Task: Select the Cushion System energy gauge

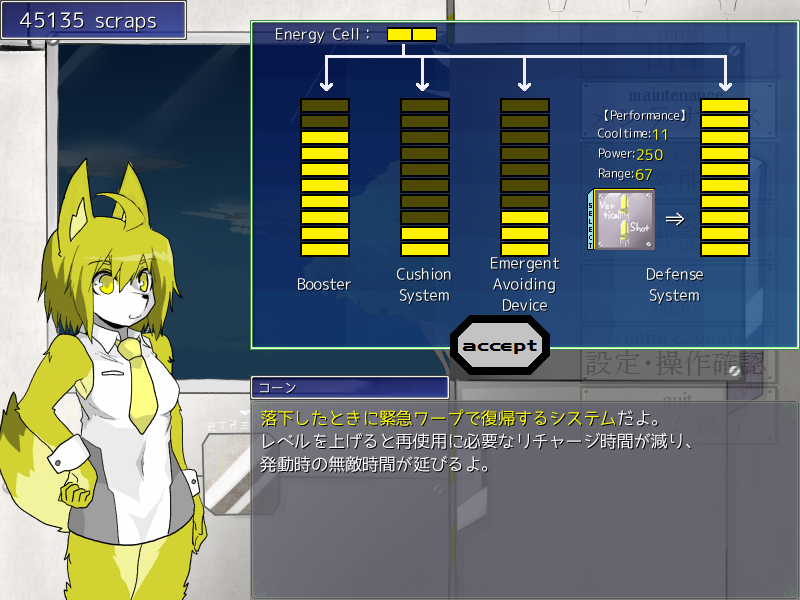Action: tap(424, 177)
